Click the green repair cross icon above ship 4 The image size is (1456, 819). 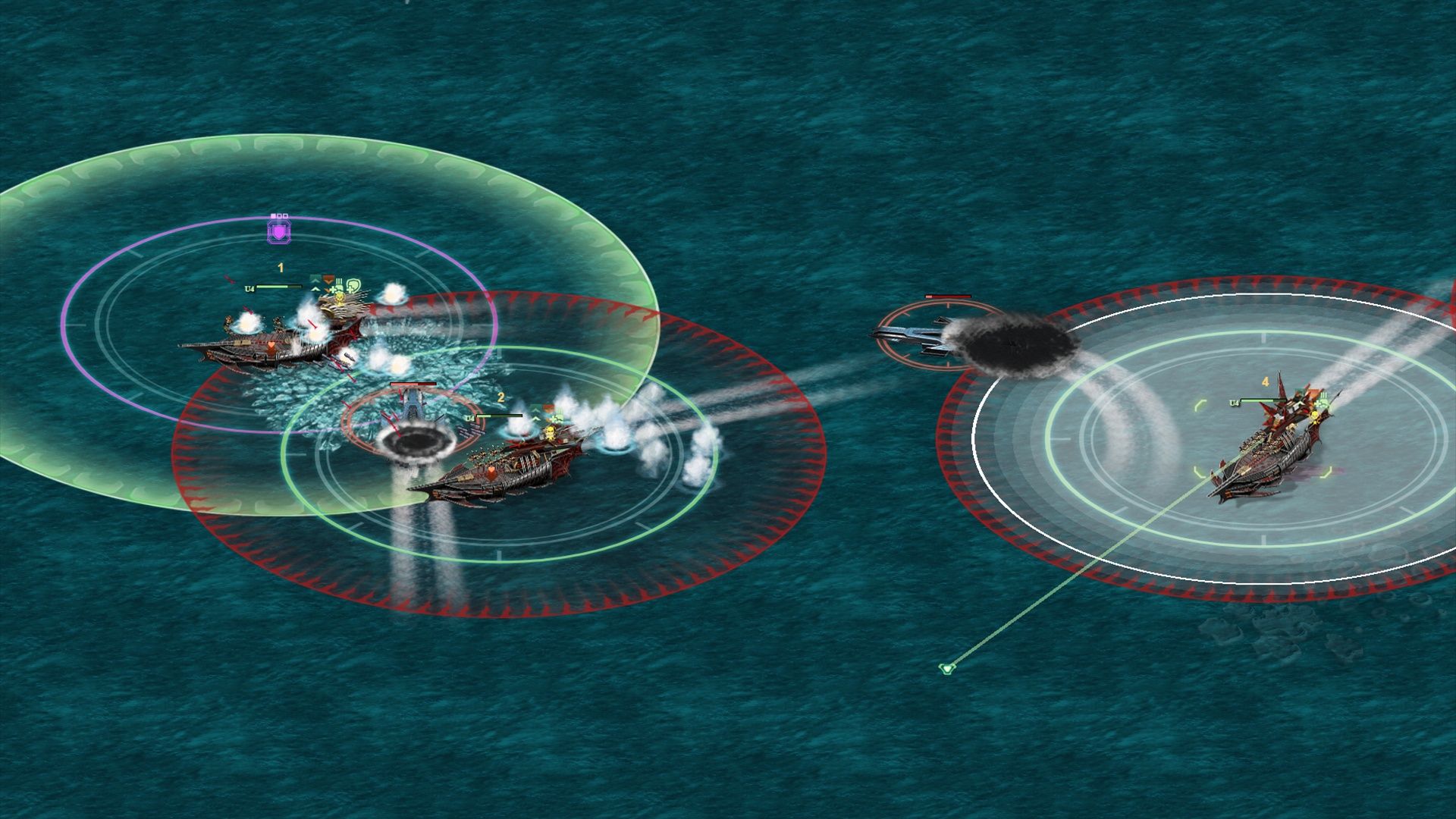[x=1320, y=403]
